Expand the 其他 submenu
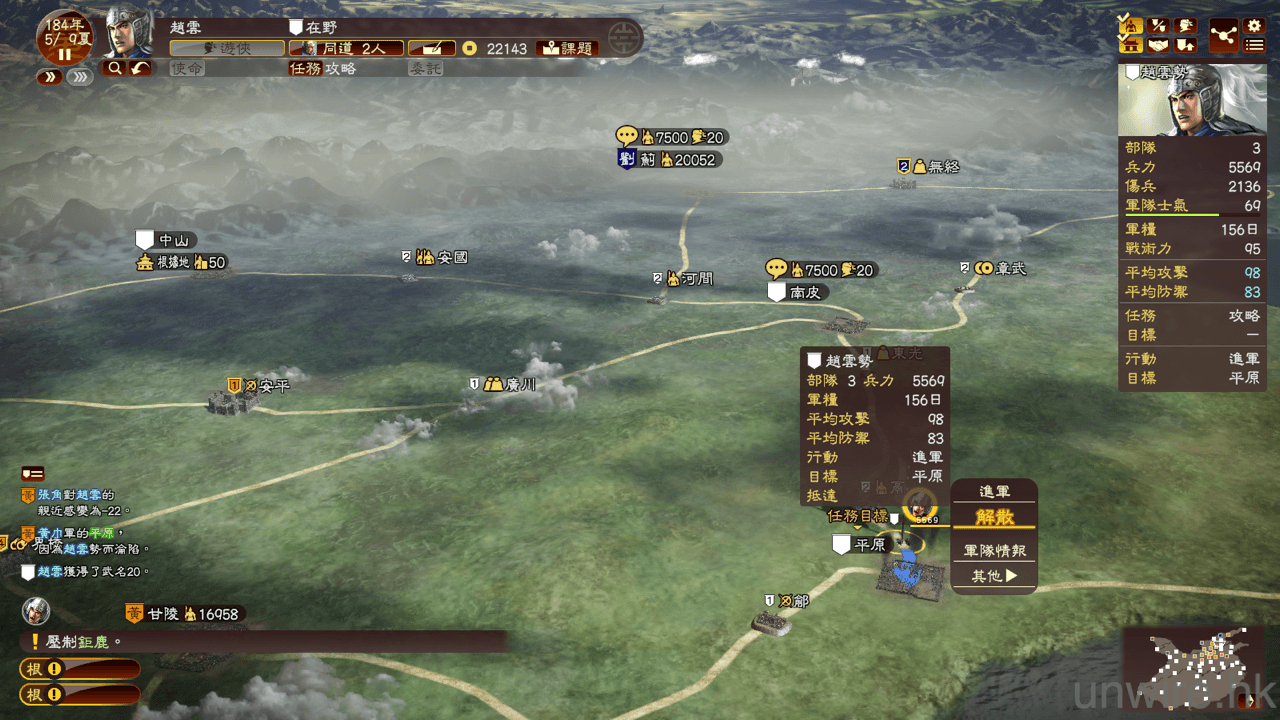 click(994, 576)
